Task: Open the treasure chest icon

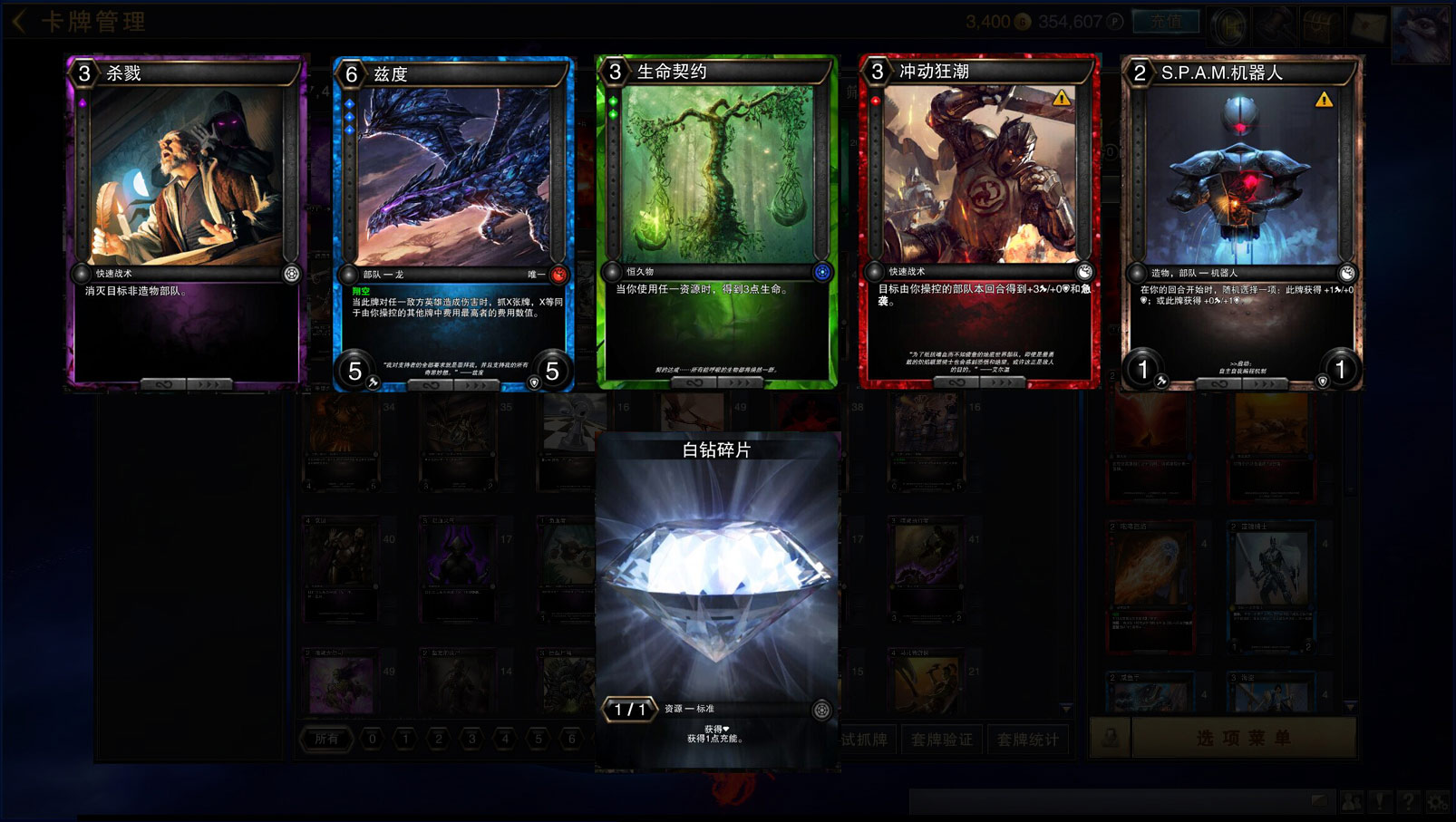Action: [1320, 24]
